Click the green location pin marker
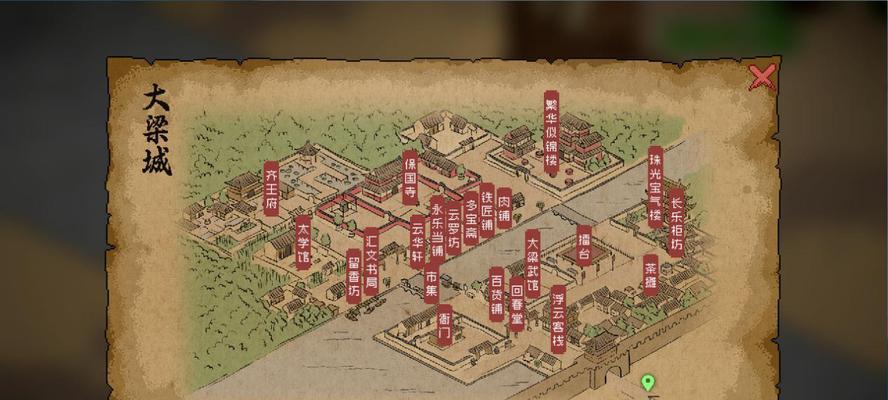 [647, 382]
